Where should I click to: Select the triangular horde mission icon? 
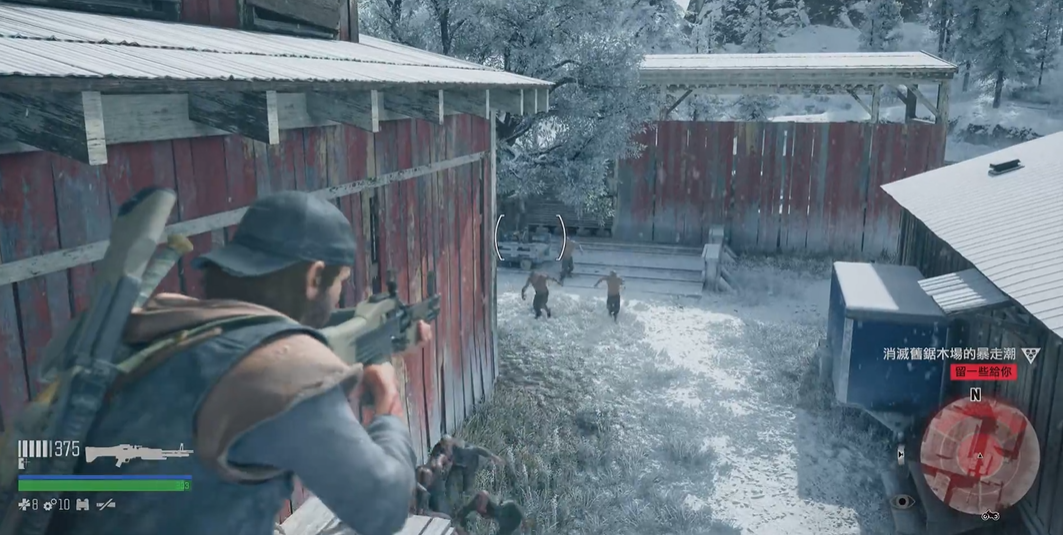click(1030, 354)
